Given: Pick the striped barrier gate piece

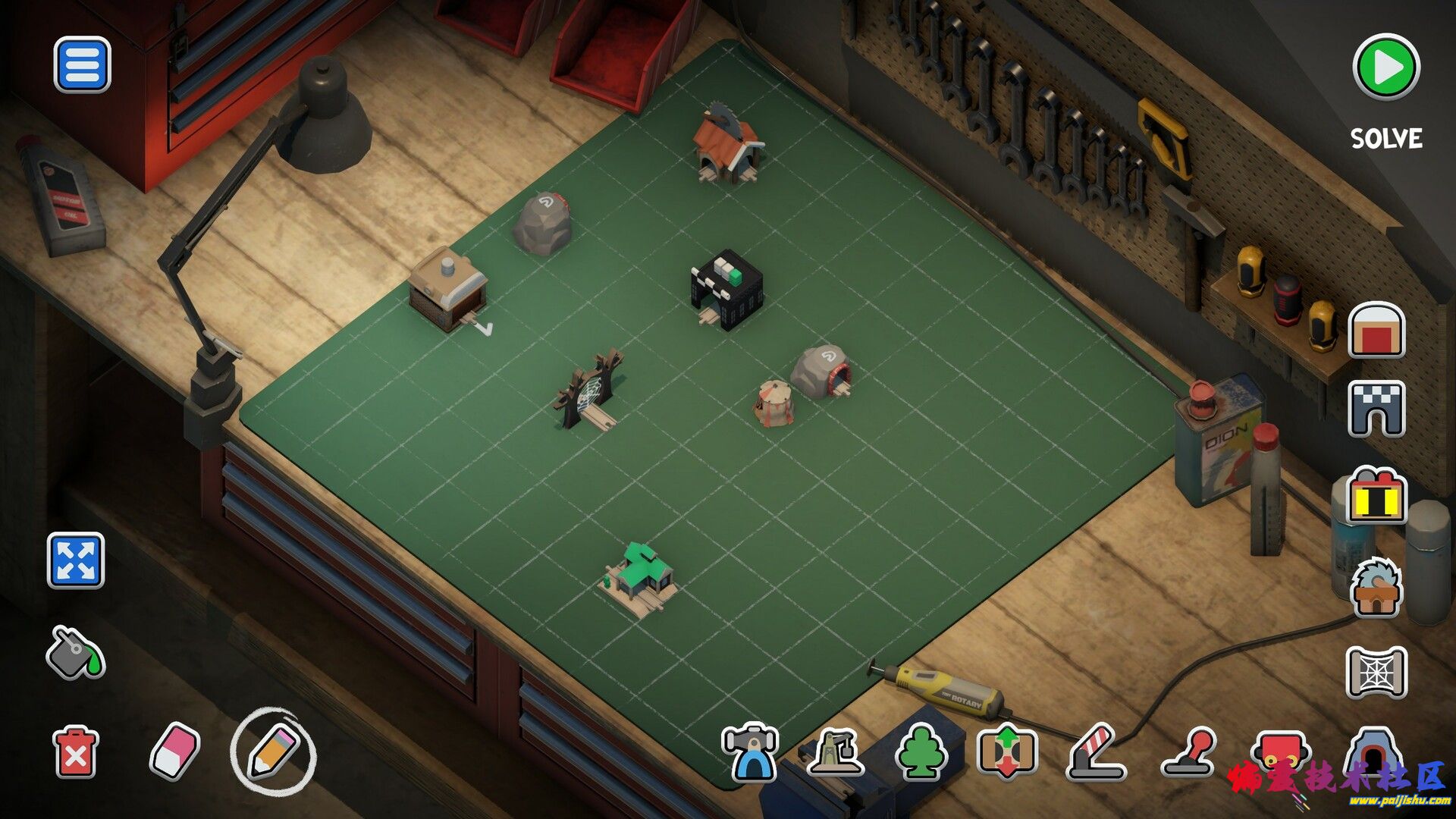Looking at the screenshot, I should (x=1096, y=752).
